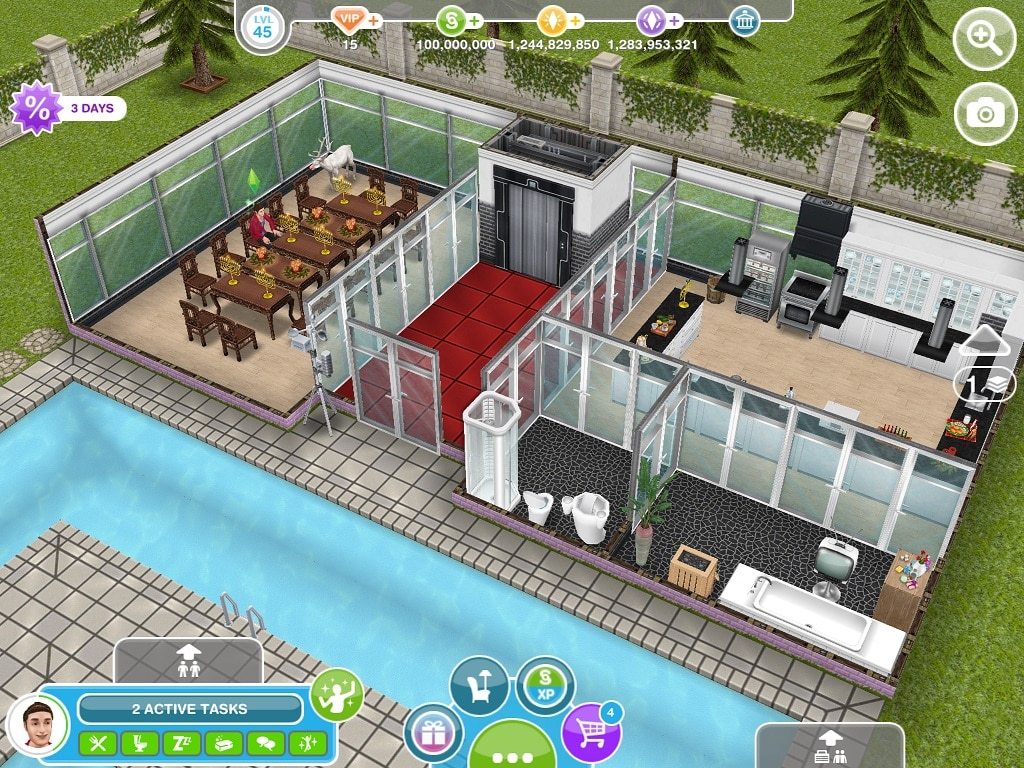Open the bank building icon
The width and height of the screenshot is (1024, 768).
point(744,20)
